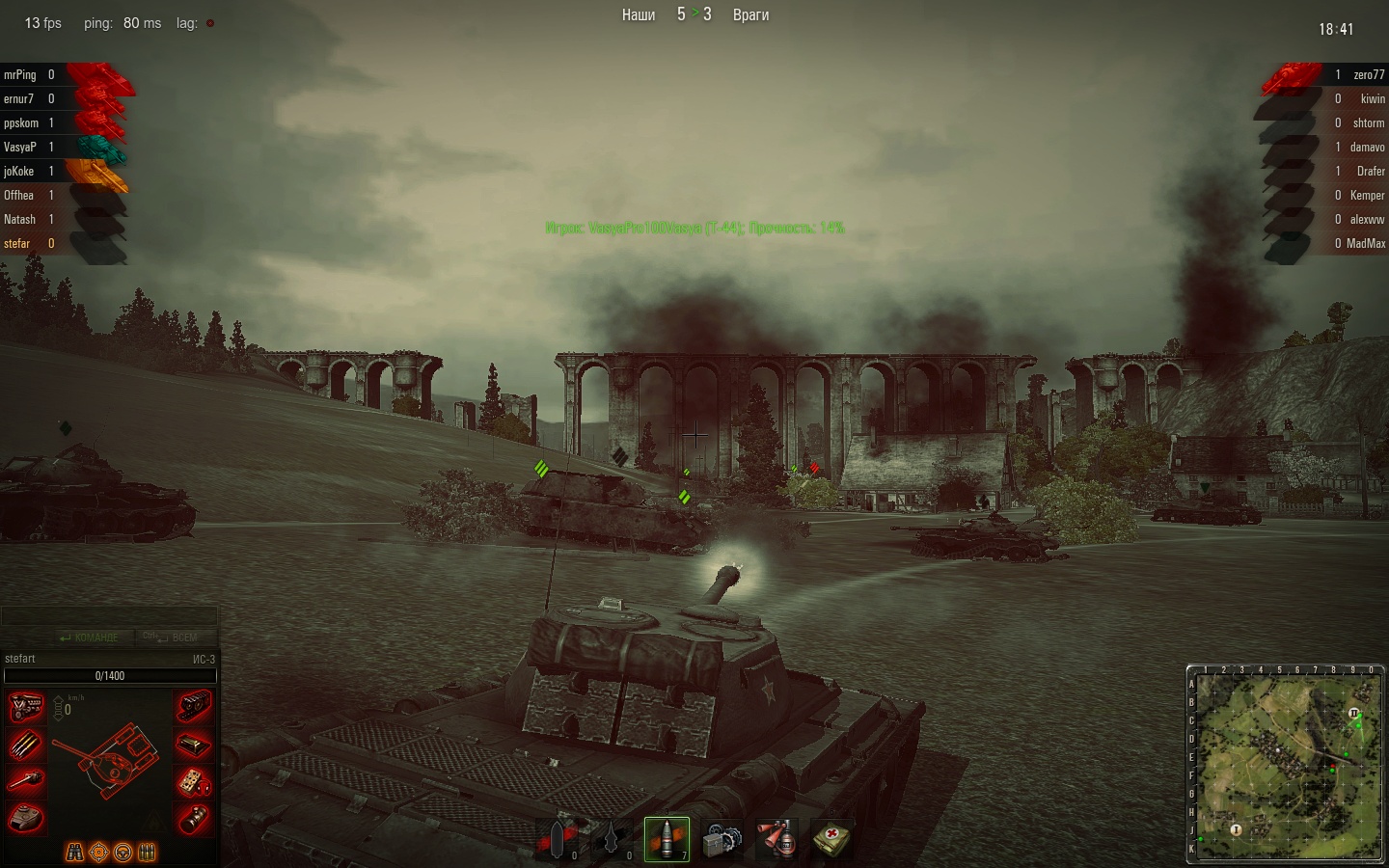Click the viewing optics module icon
The height and width of the screenshot is (868, 1389).
tap(194, 818)
